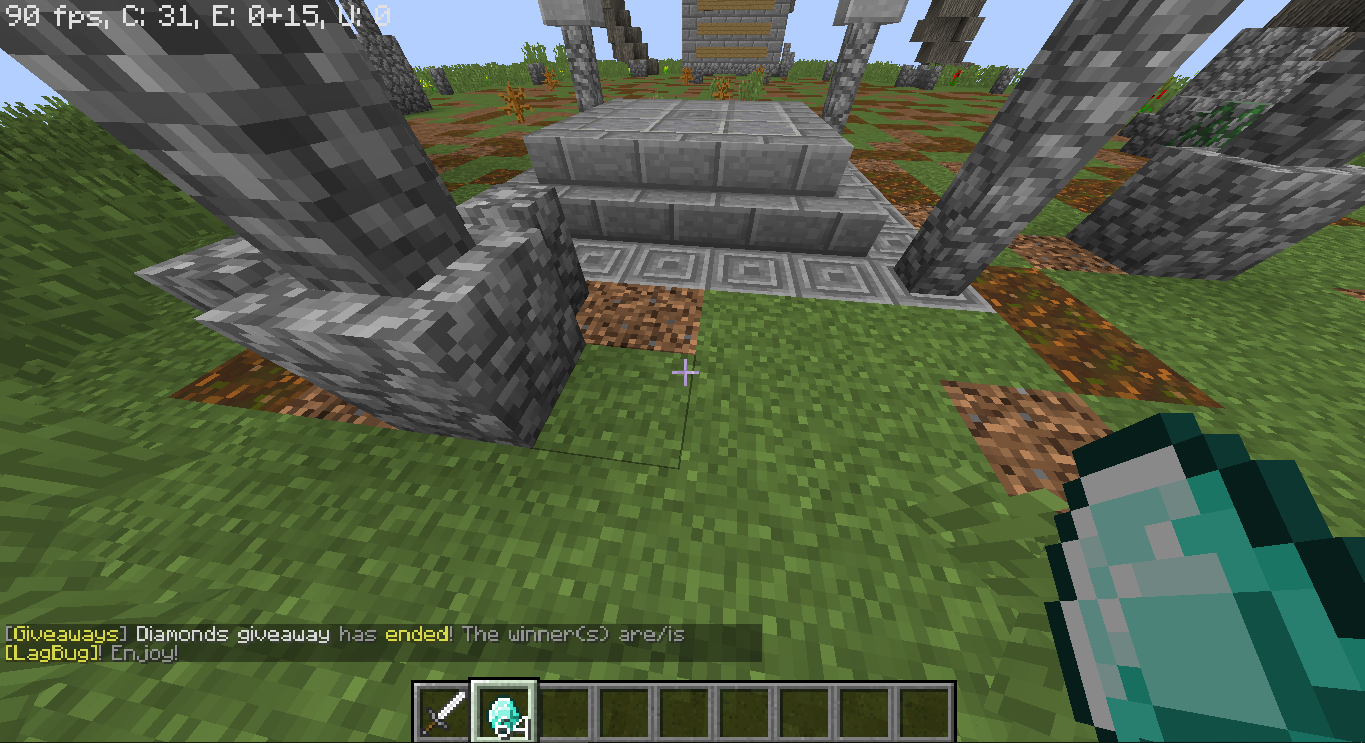Select the sword hotbar slot
The image size is (1365, 743).
point(444,712)
